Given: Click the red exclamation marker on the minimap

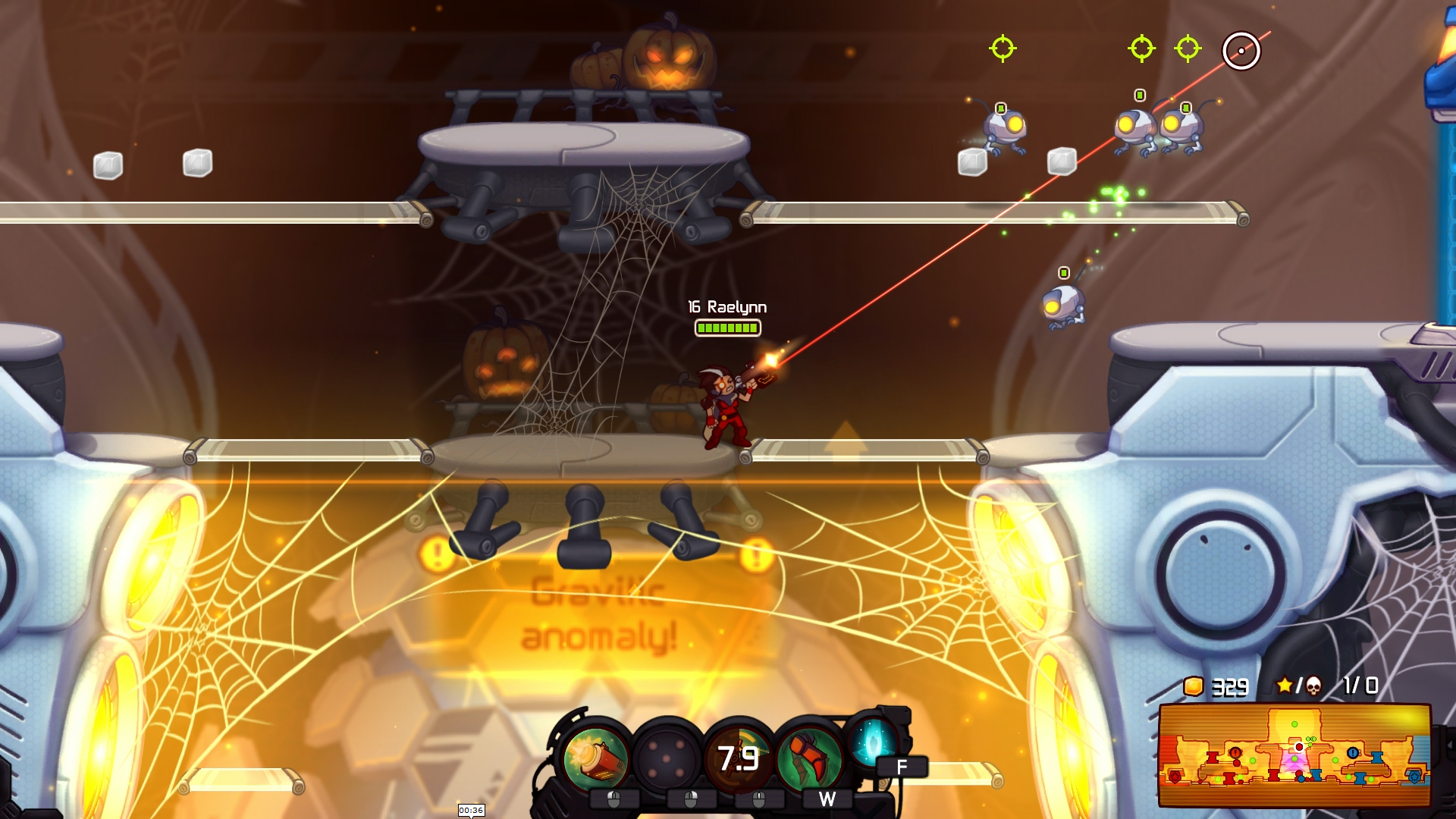Looking at the screenshot, I should point(1235,753).
